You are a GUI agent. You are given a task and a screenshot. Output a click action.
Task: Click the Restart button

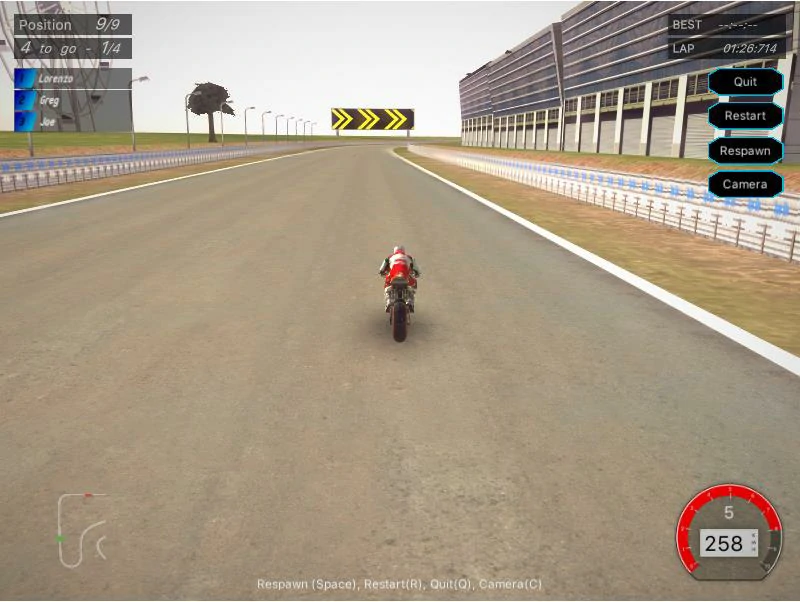coord(745,116)
